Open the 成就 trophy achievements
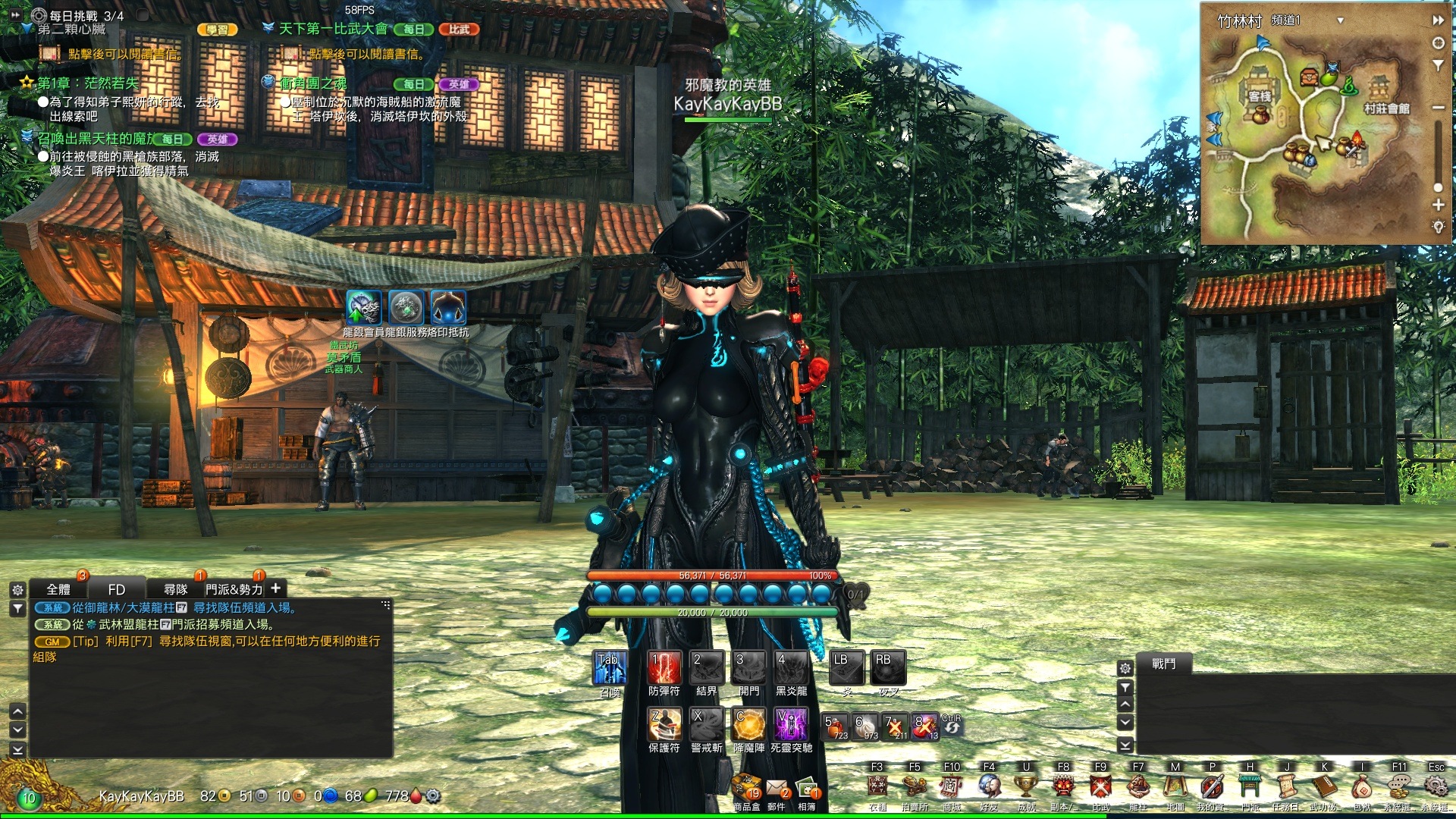Screen dimensions: 1456x819 point(1026,787)
